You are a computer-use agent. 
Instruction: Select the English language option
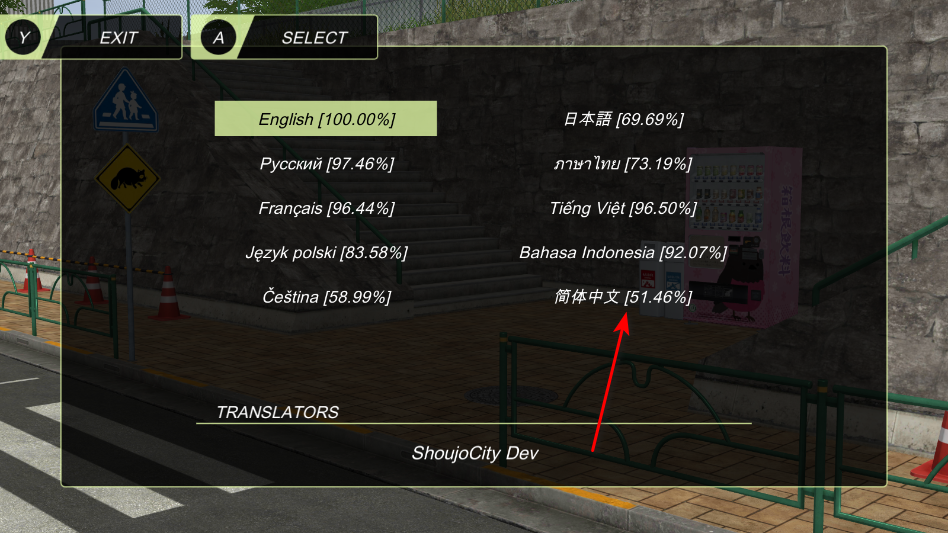(x=326, y=119)
